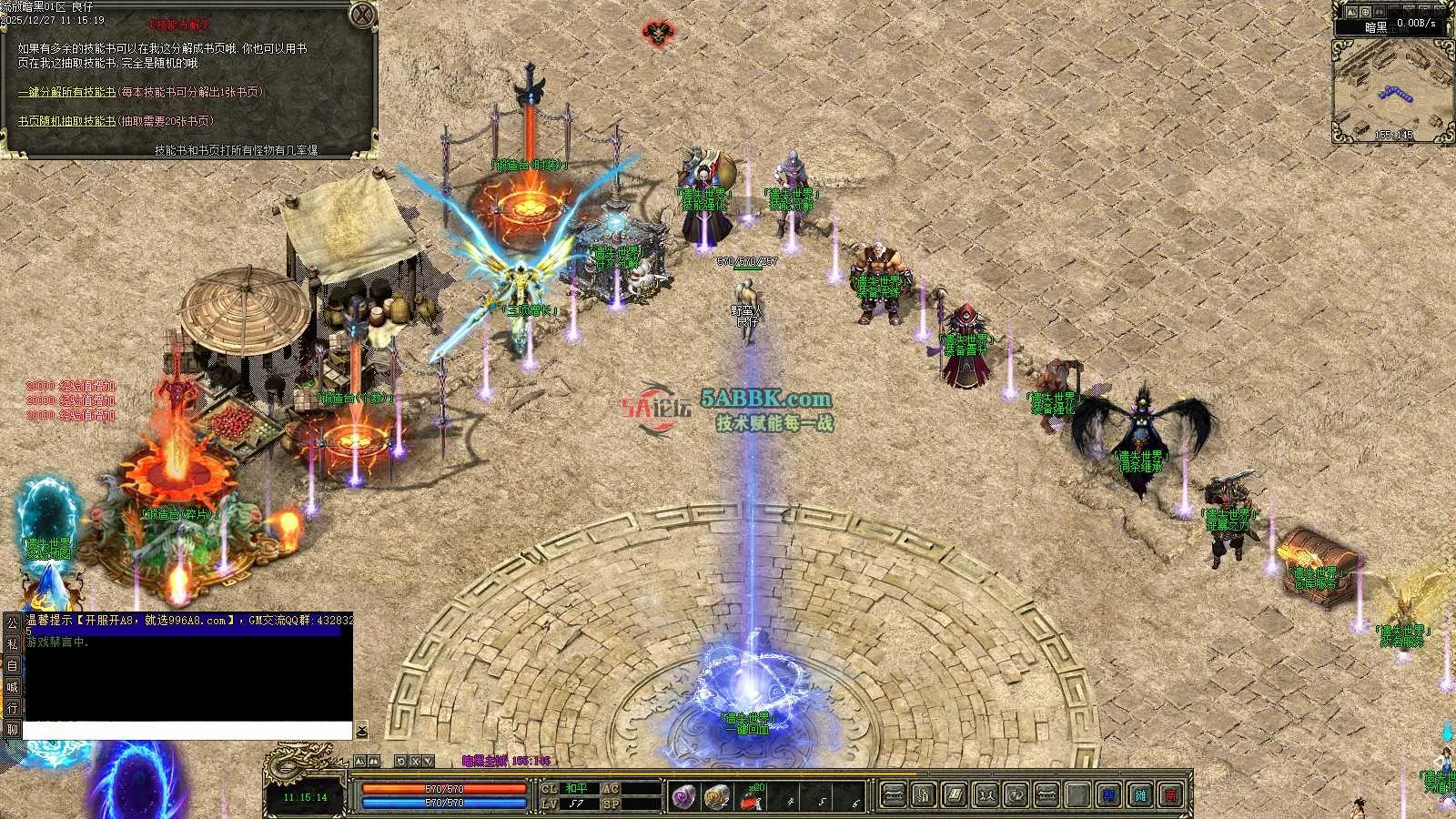The image size is (1456, 819).
Task: Open the cyan 摊 stall button
Action: (x=1140, y=795)
